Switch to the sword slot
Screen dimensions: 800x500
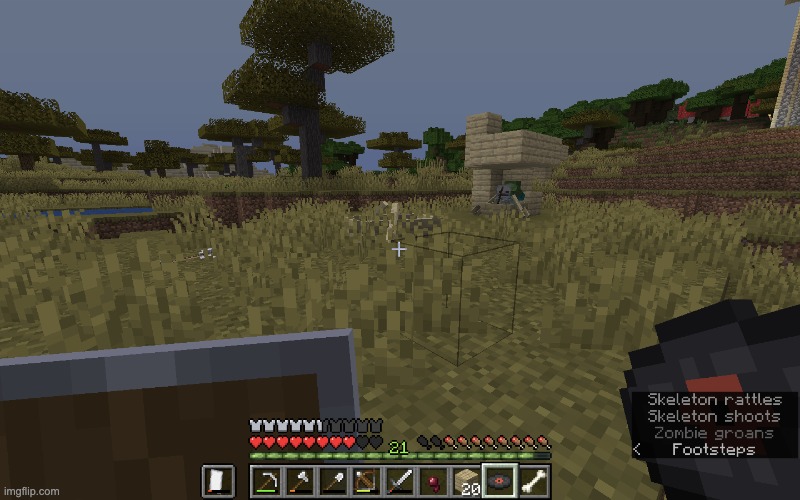click(x=399, y=482)
